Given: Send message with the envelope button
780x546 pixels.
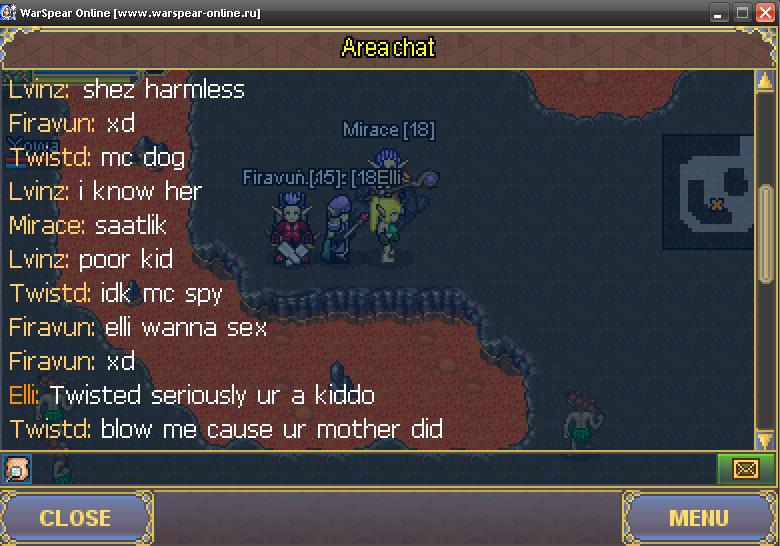Looking at the screenshot, I should 745,468.
